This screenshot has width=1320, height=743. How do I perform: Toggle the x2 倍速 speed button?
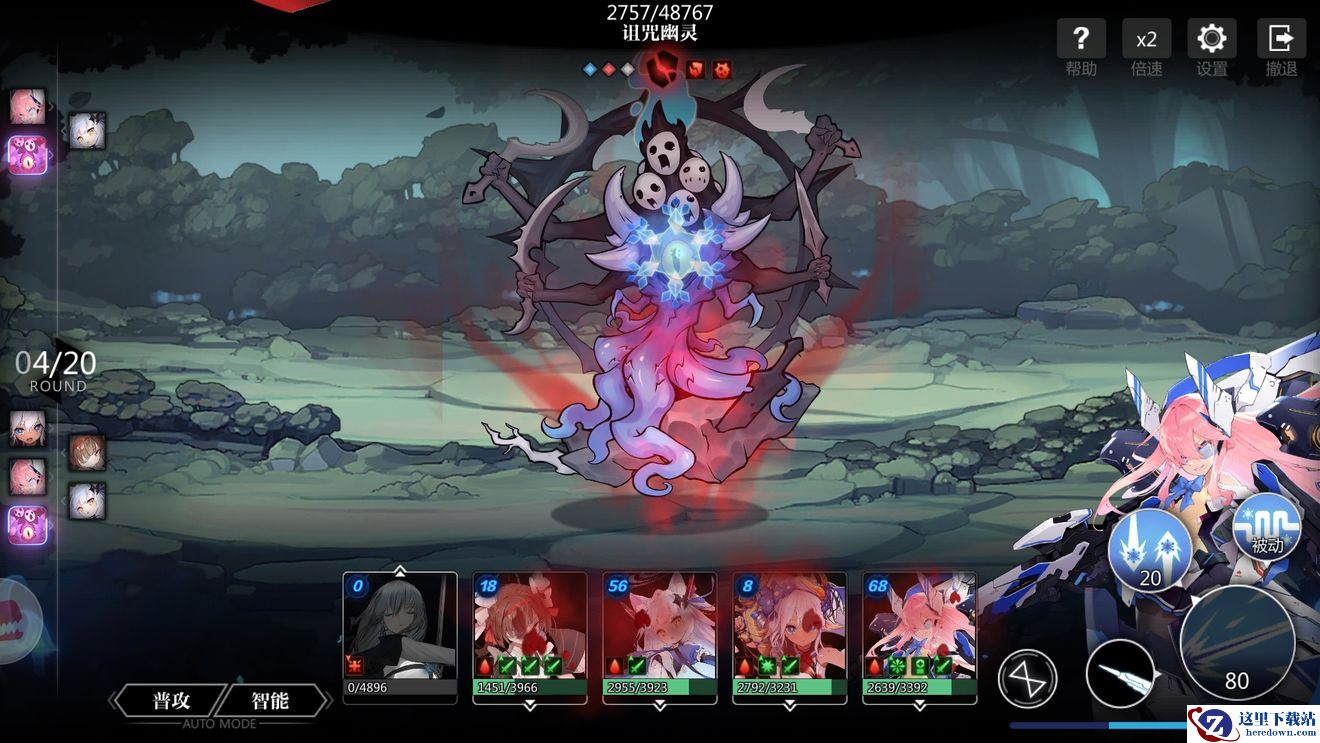[x=1146, y=40]
